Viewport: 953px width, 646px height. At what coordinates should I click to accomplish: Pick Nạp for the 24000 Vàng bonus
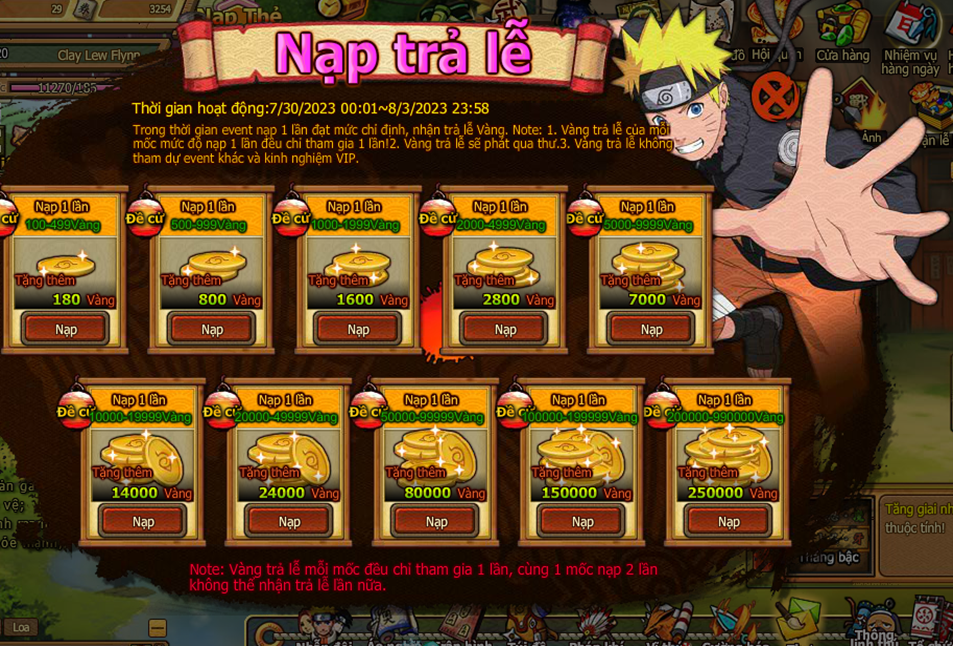coord(289,521)
